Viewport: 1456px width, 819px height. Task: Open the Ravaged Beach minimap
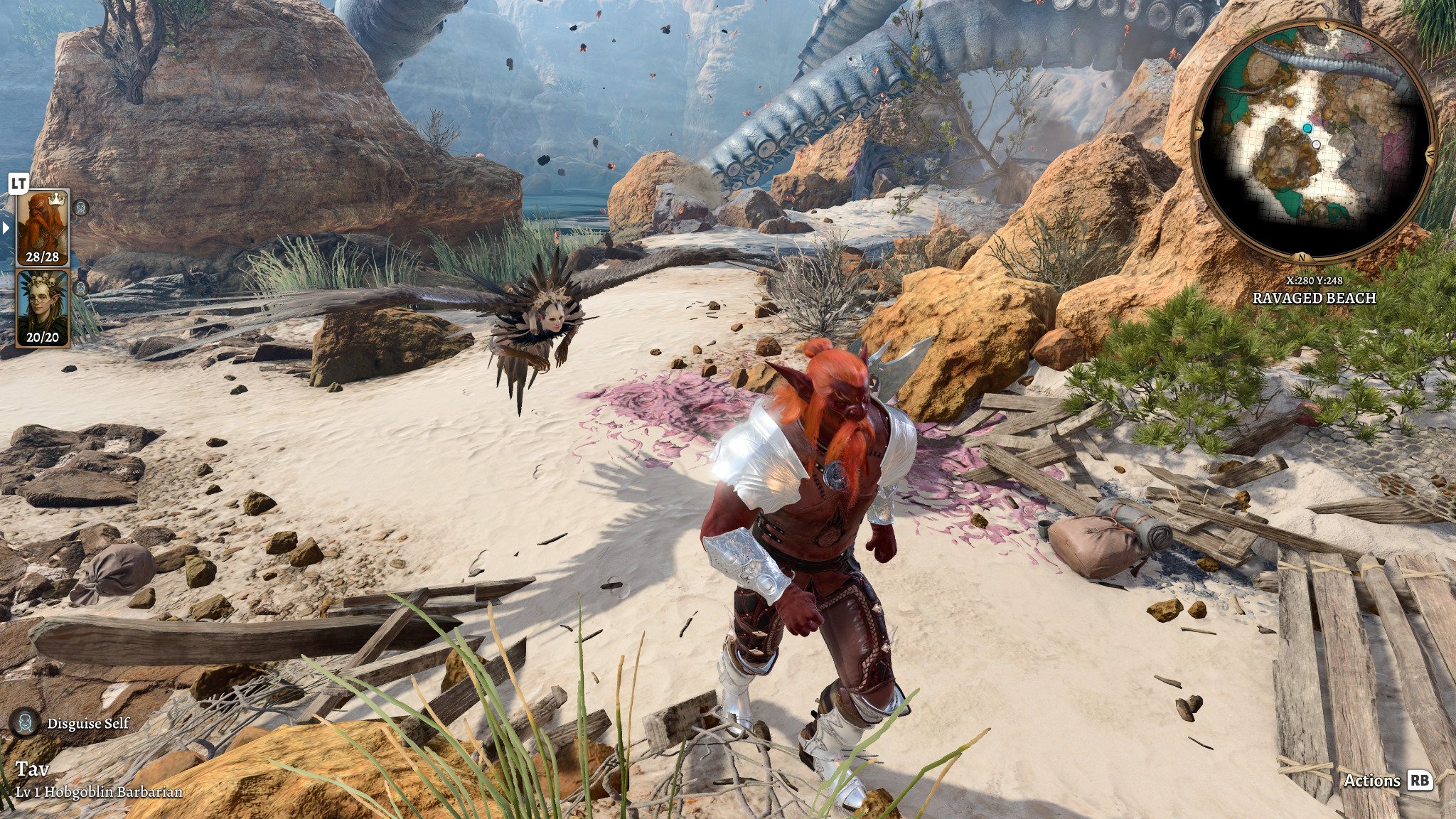1314,140
